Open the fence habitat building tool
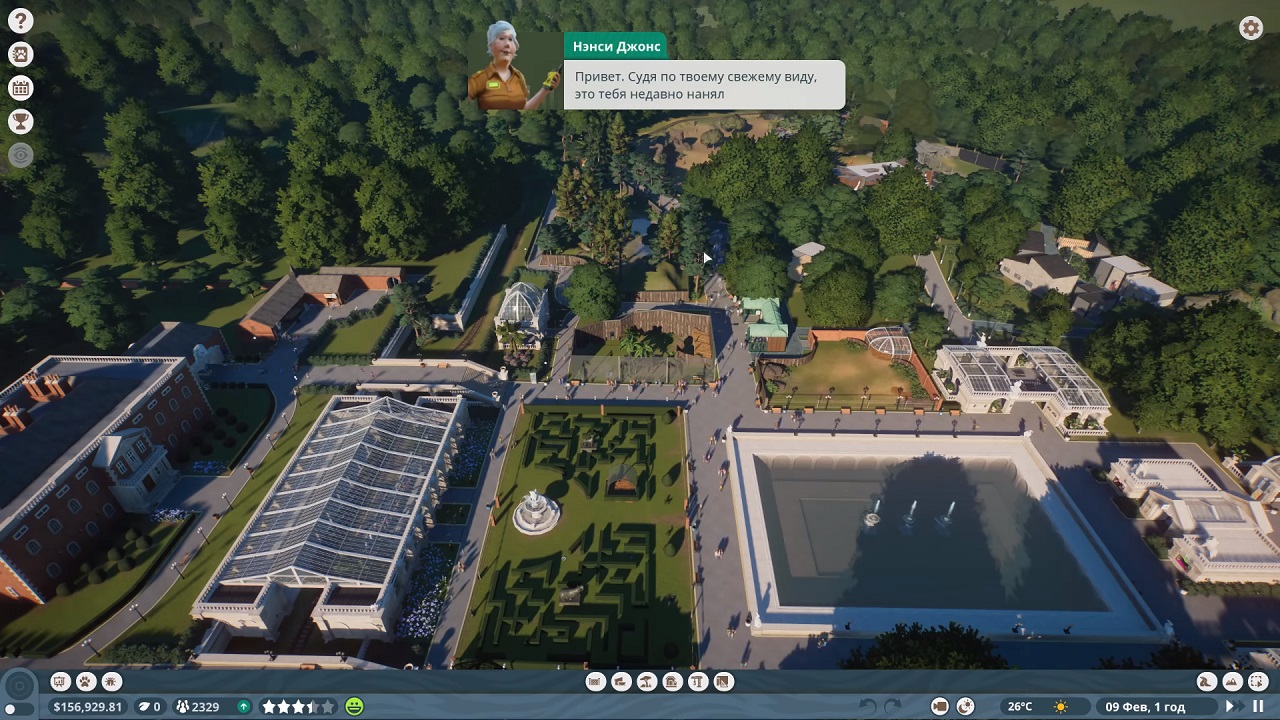 [x=596, y=682]
